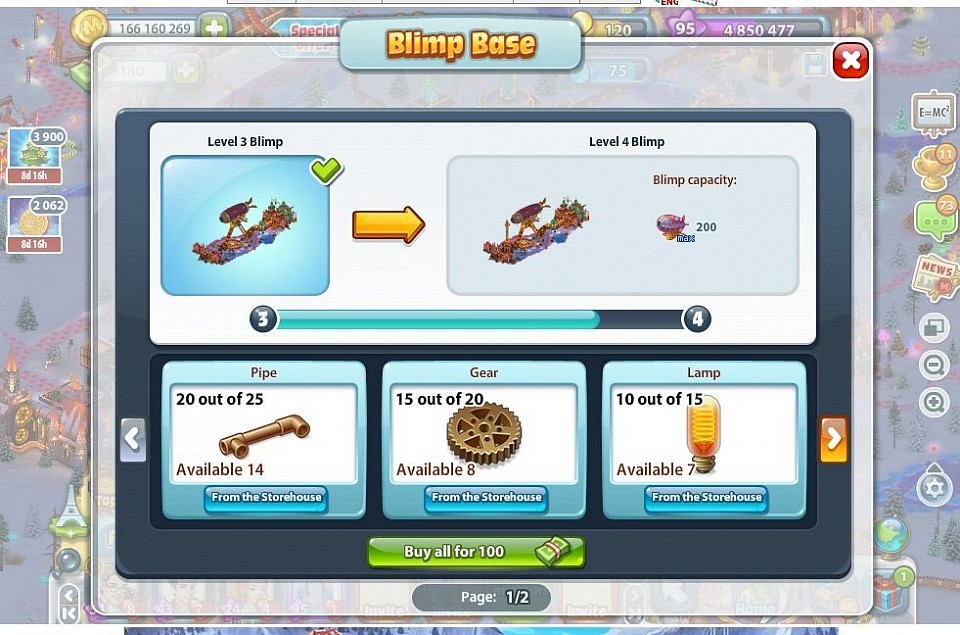Viewport: 960px width, 635px height.
Task: Add coins with the green plus button
Action: point(214,28)
